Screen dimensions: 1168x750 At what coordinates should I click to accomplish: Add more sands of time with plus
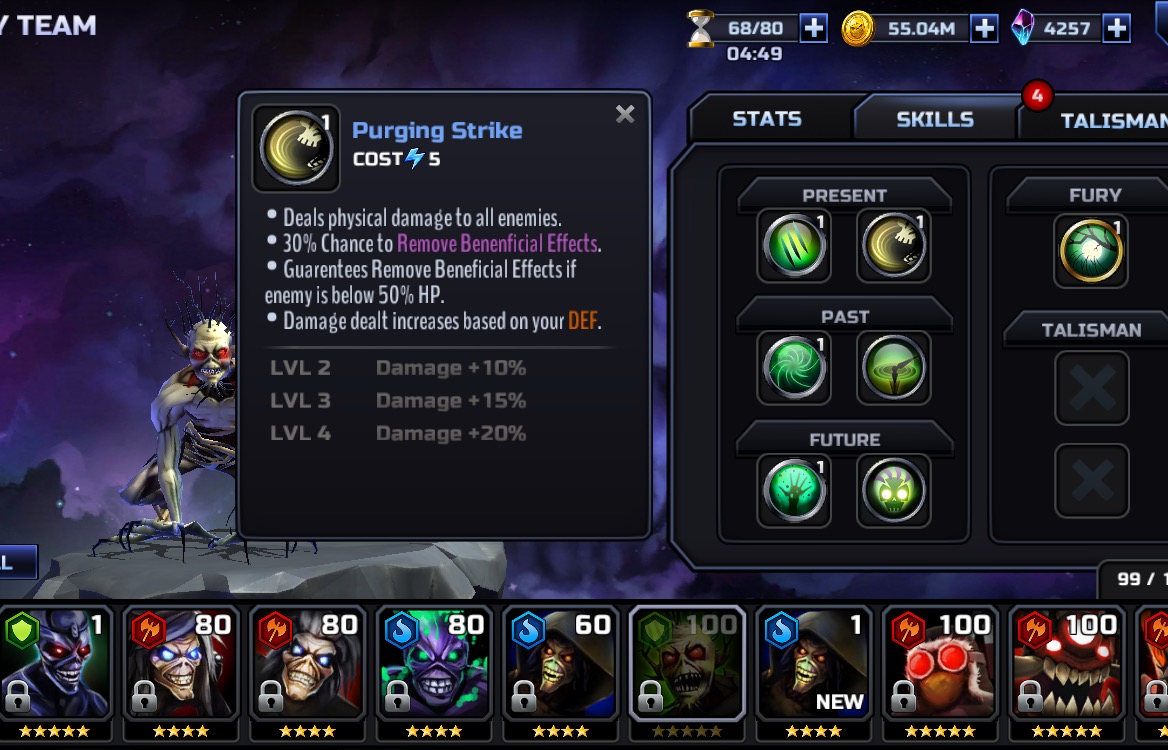pyautogui.click(x=814, y=28)
